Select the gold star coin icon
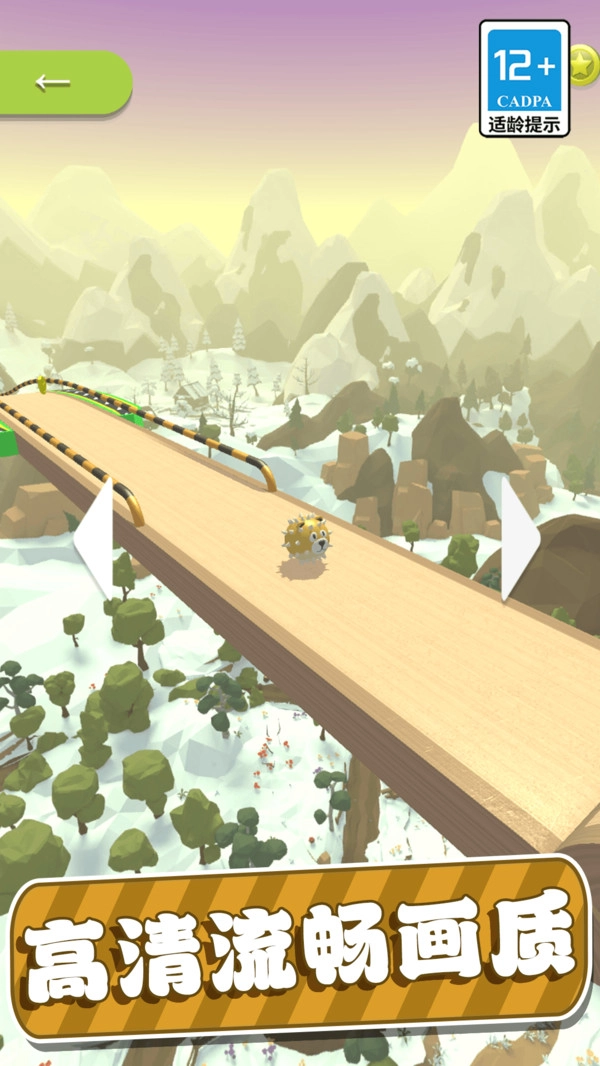This screenshot has height=1066, width=600. tap(583, 65)
